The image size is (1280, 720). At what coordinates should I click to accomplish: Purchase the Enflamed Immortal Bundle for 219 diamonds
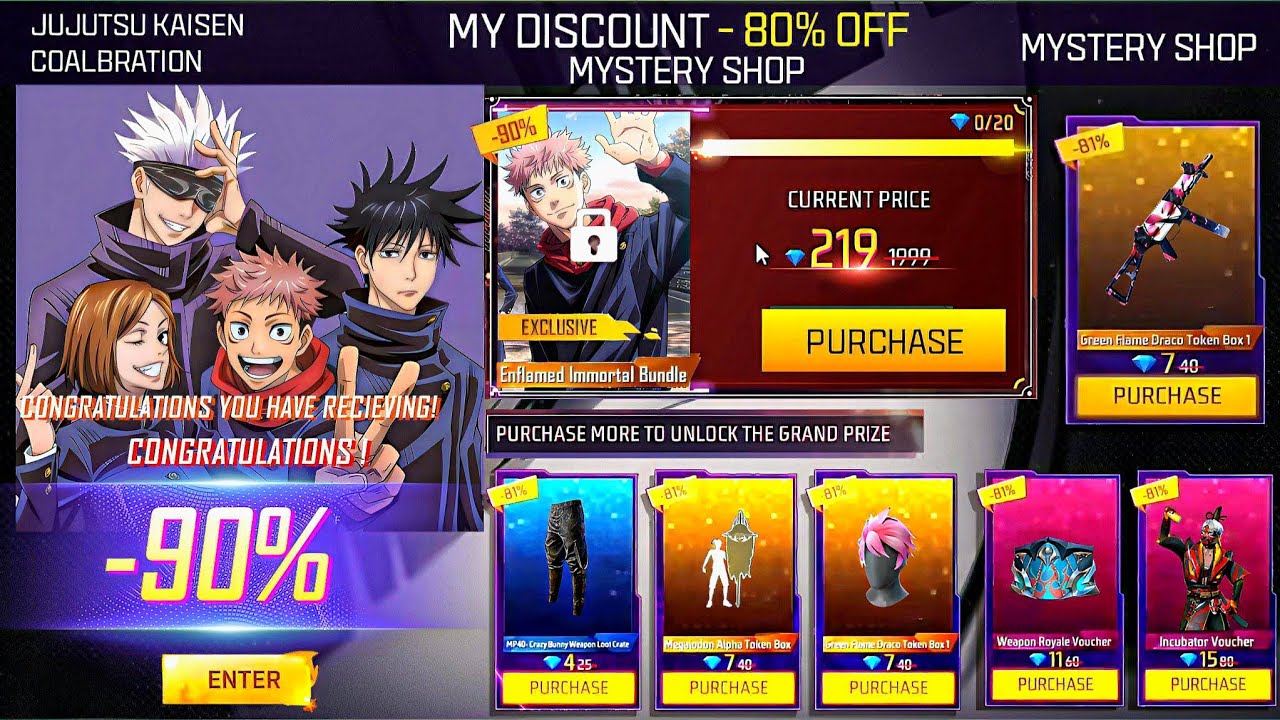[883, 341]
